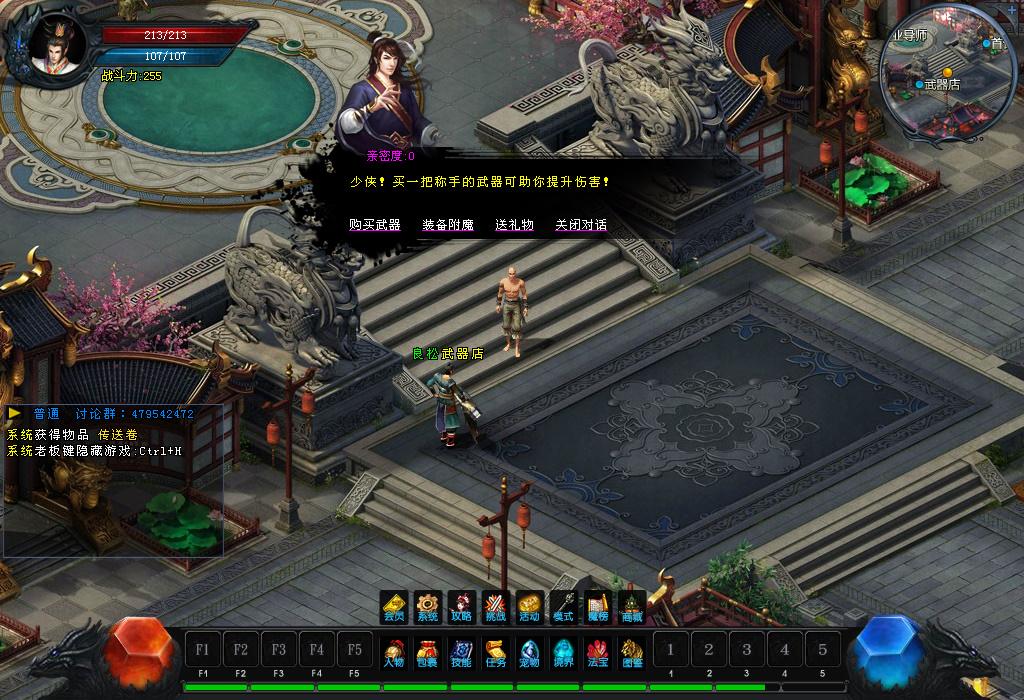Open the 系统 (system) gear icon

click(428, 607)
